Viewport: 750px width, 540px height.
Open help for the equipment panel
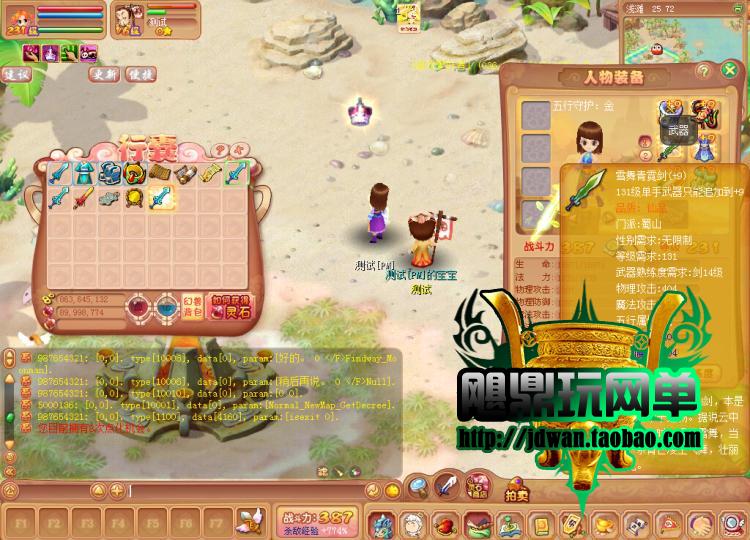704,71
